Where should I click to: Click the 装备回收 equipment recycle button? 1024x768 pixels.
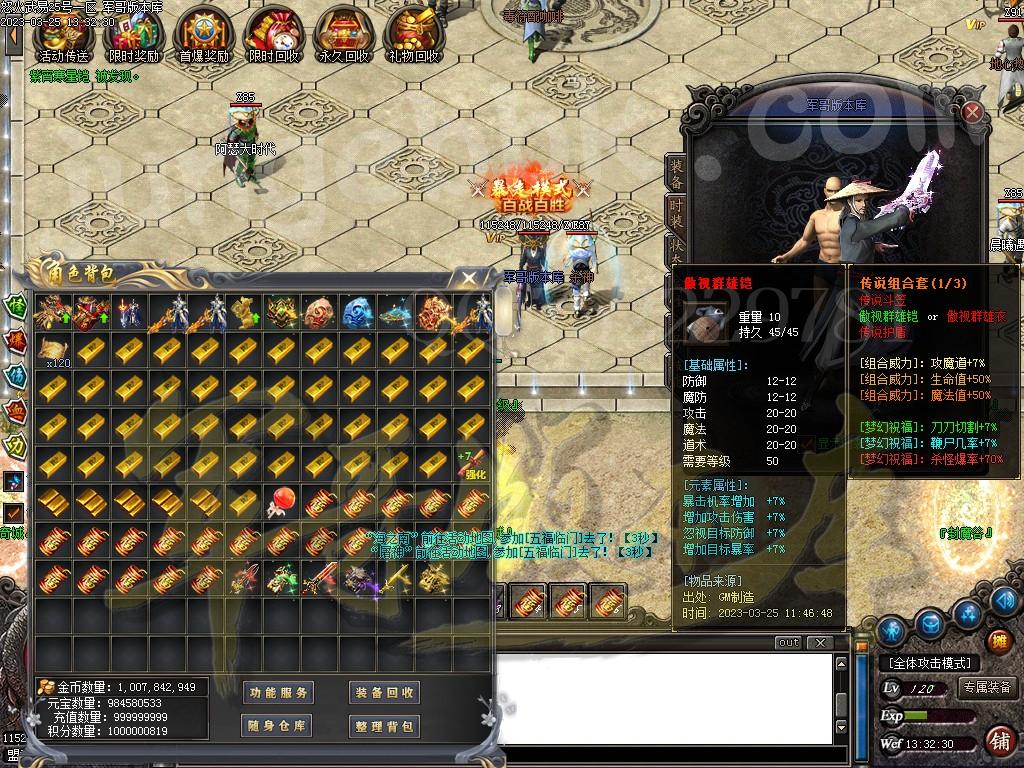pyautogui.click(x=384, y=692)
